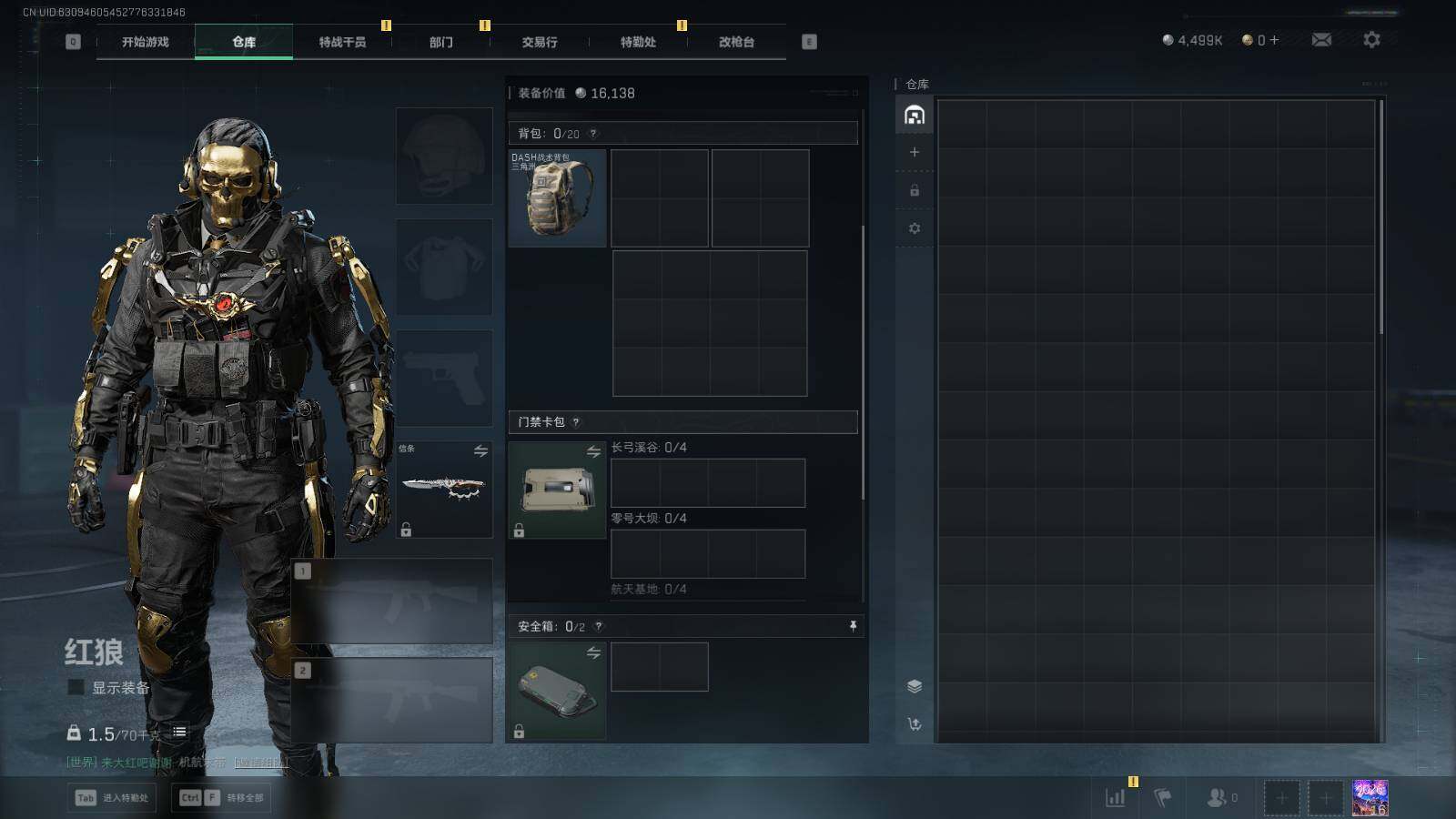Open the settings gear icon
The height and width of the screenshot is (819, 1456).
tap(1371, 40)
